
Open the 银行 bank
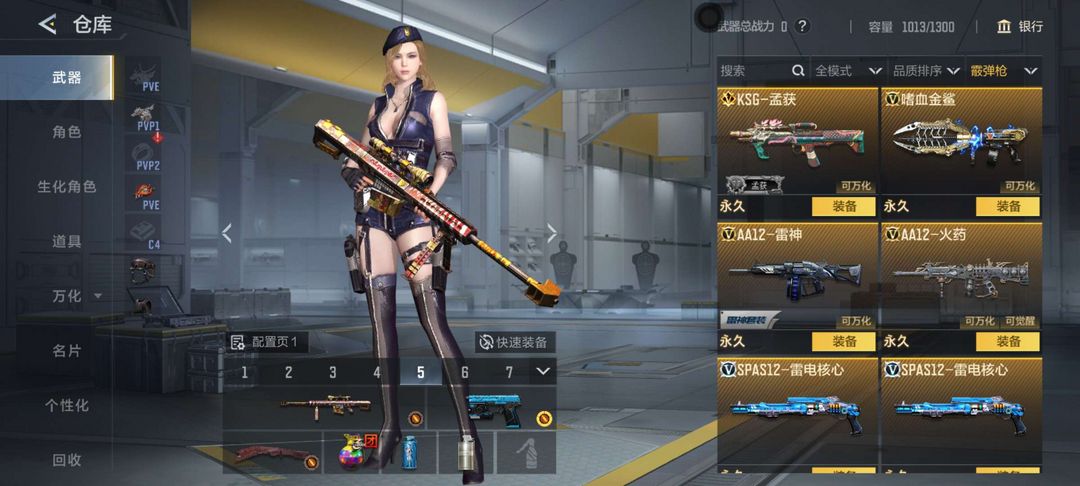pyautogui.click(x=1020, y=27)
